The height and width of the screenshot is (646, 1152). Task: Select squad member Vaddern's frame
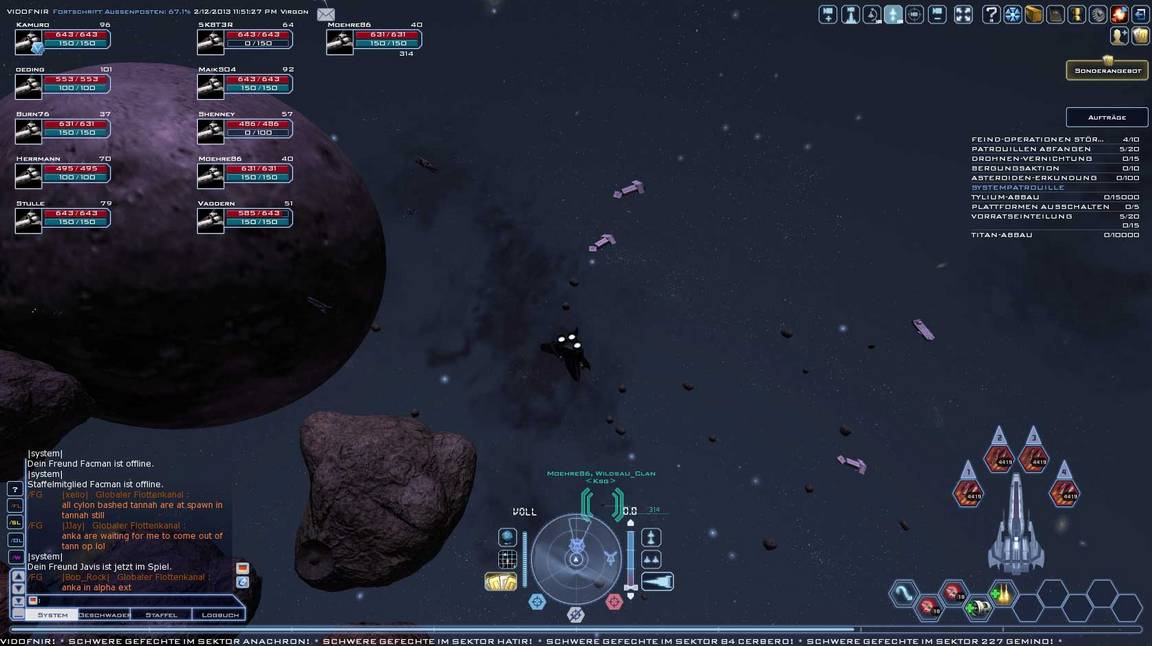click(x=245, y=218)
